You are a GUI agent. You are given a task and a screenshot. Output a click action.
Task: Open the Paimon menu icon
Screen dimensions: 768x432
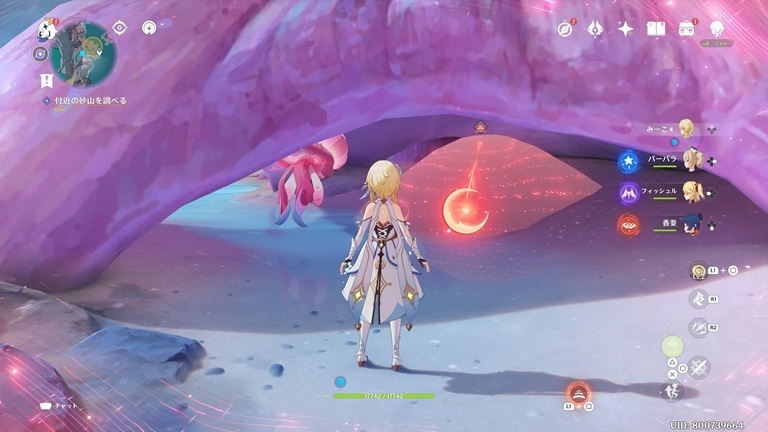click(x=46, y=29)
